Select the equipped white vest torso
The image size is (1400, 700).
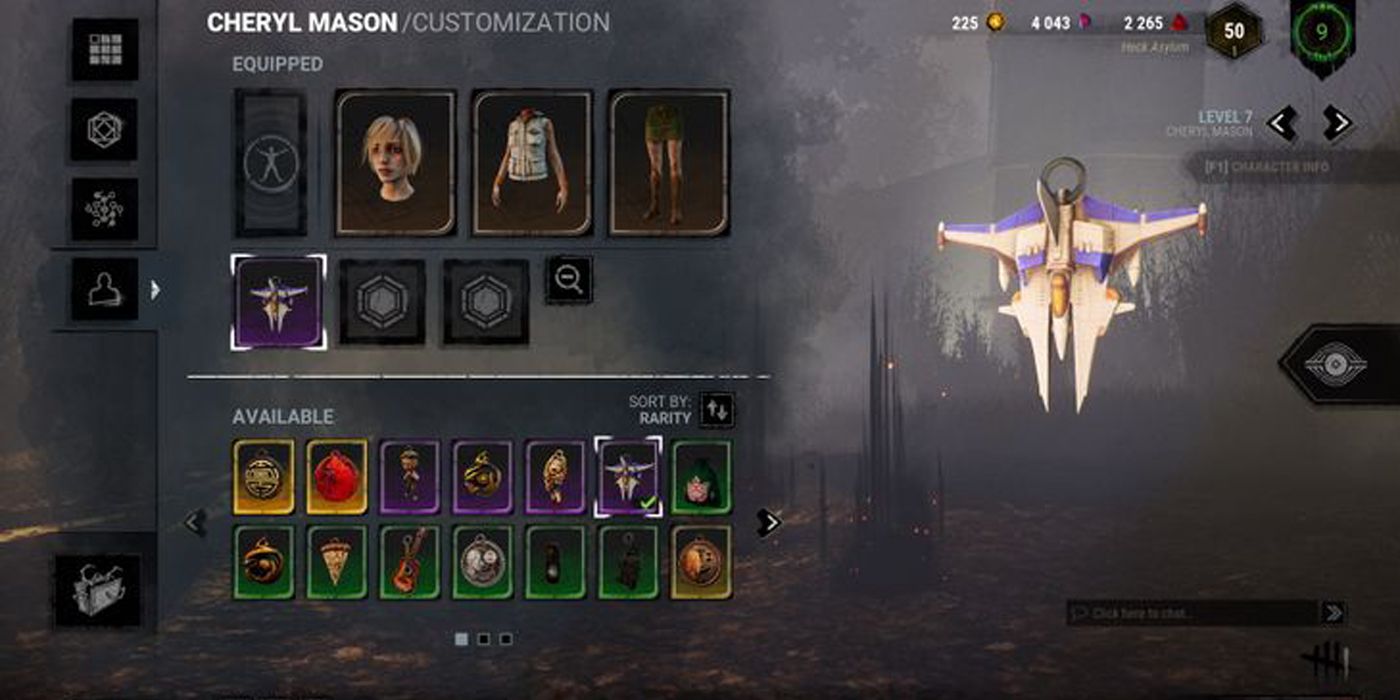coord(532,163)
